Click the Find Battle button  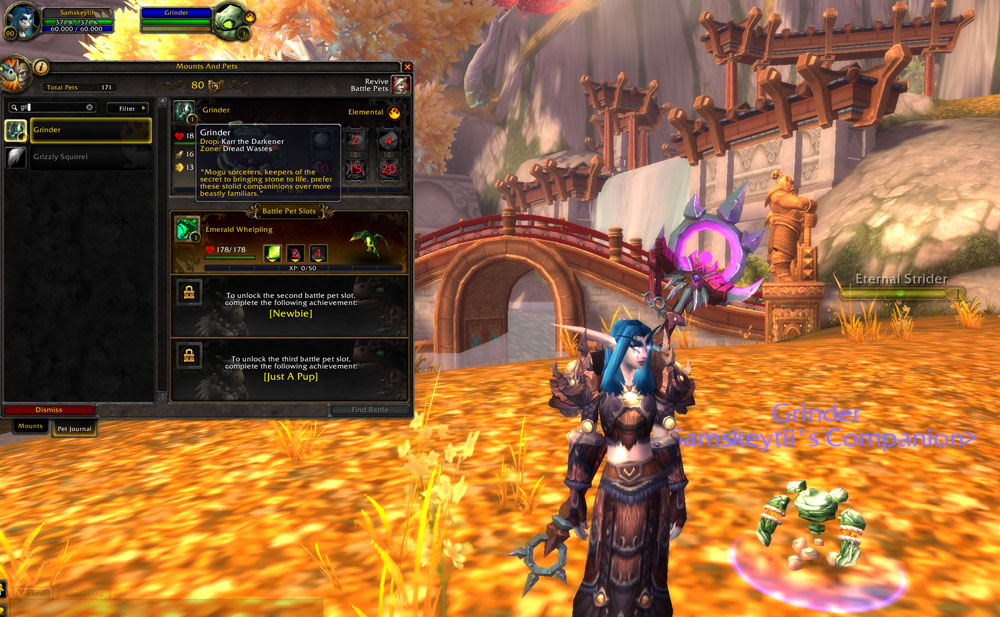370,410
